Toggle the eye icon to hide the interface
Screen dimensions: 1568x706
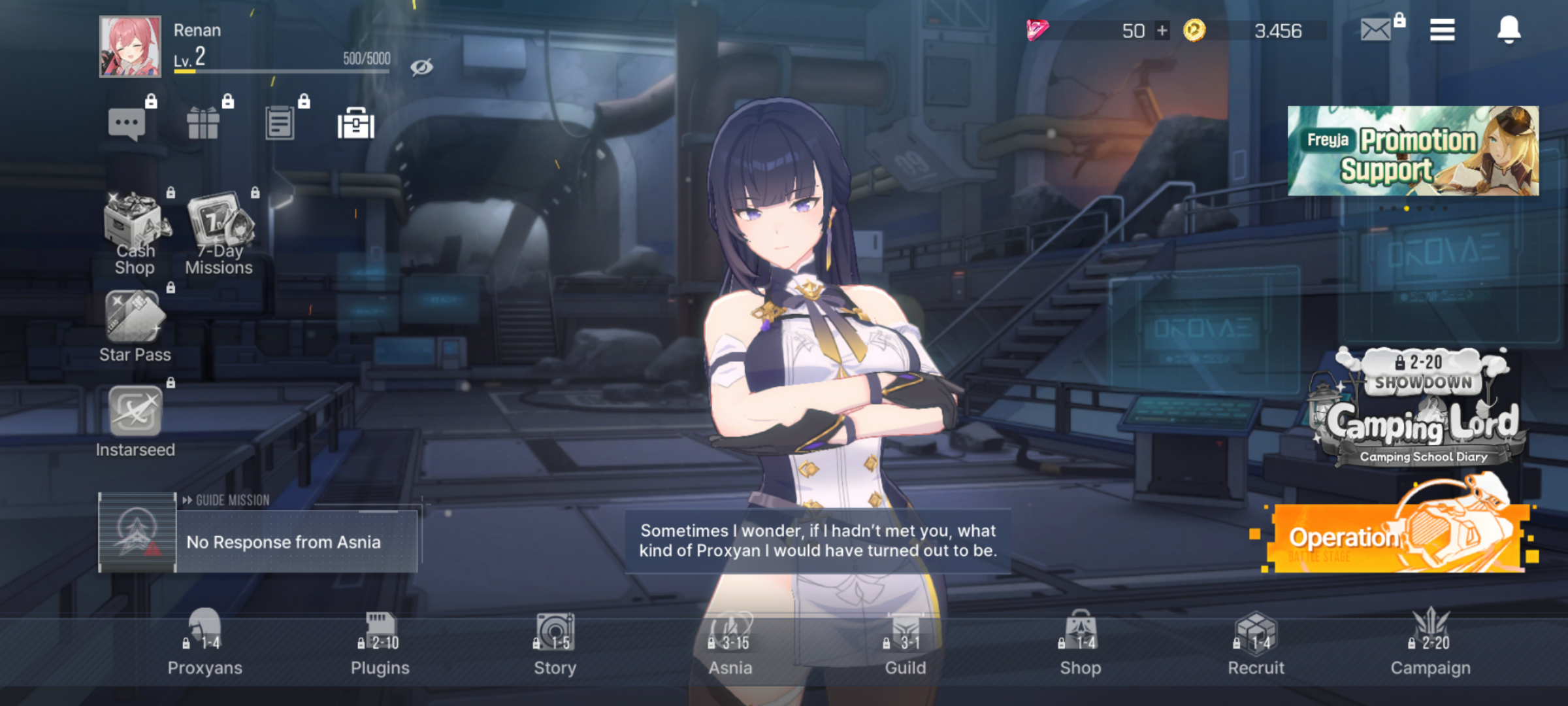(421, 67)
